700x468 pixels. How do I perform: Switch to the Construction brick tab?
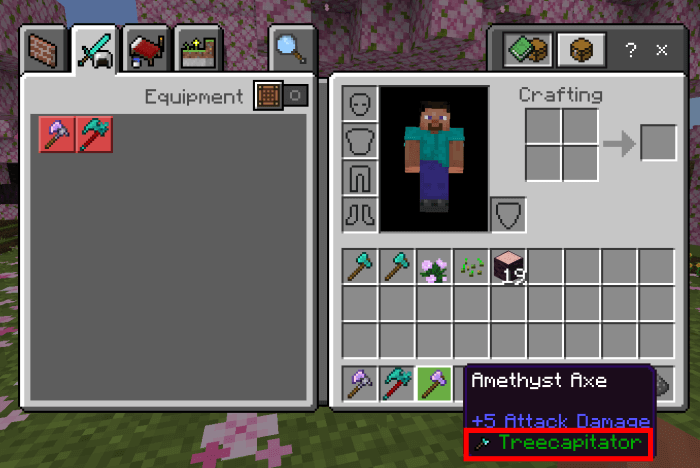point(47,47)
